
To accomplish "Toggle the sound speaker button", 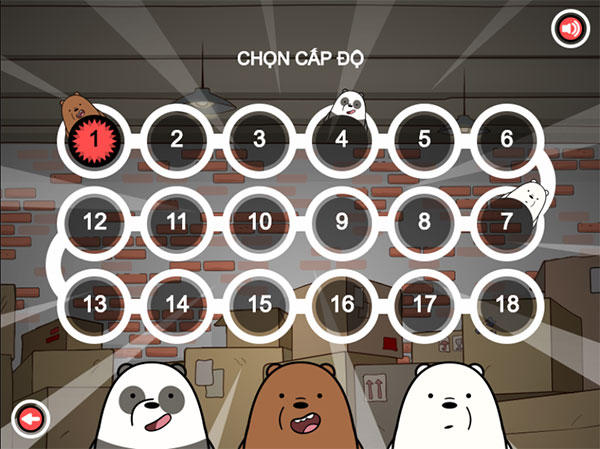I will click(570, 30).
